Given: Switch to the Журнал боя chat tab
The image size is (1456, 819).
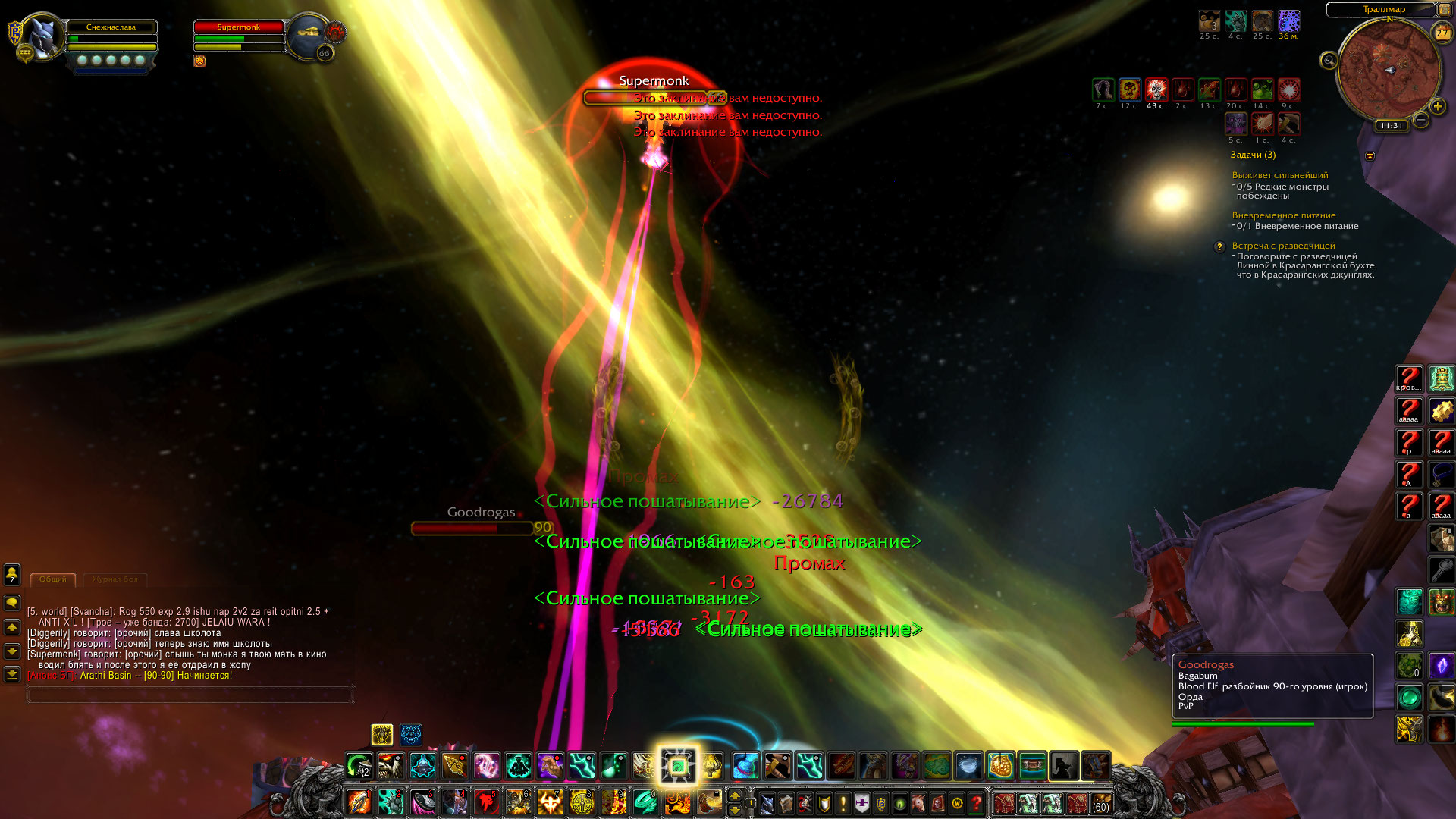Looking at the screenshot, I should tap(115, 579).
